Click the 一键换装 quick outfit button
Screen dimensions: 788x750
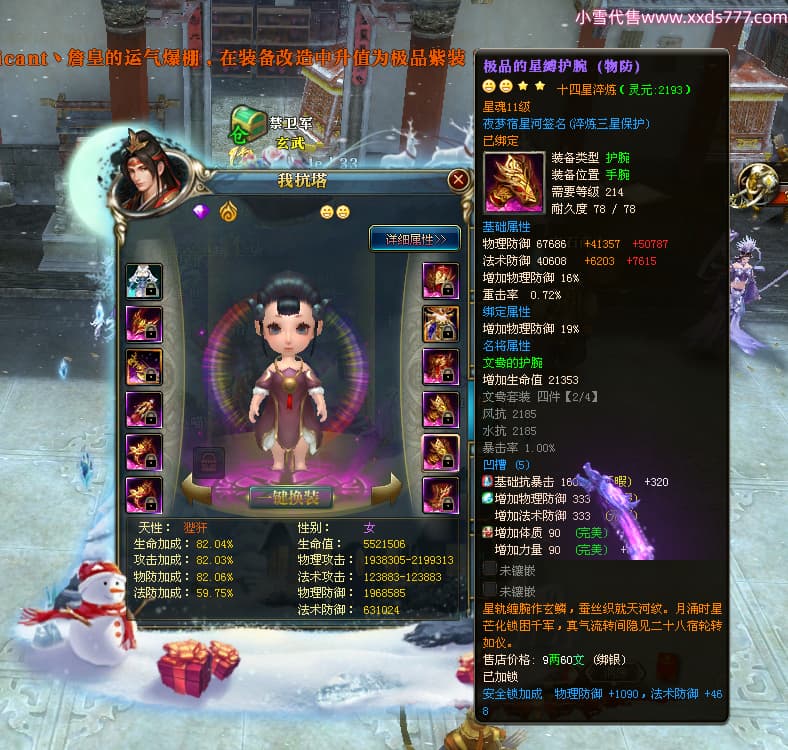pos(291,497)
